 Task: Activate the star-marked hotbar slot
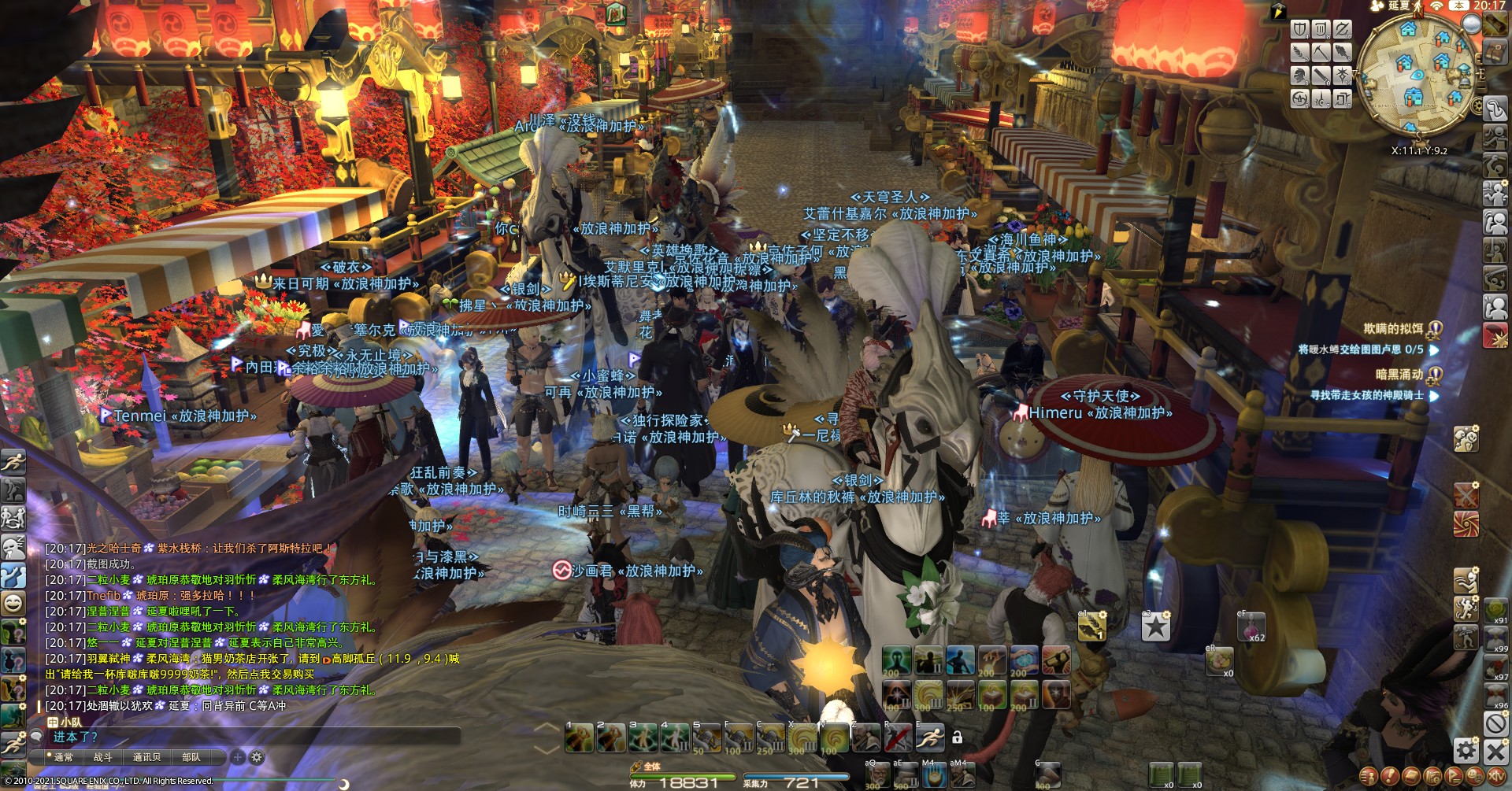point(1156,627)
